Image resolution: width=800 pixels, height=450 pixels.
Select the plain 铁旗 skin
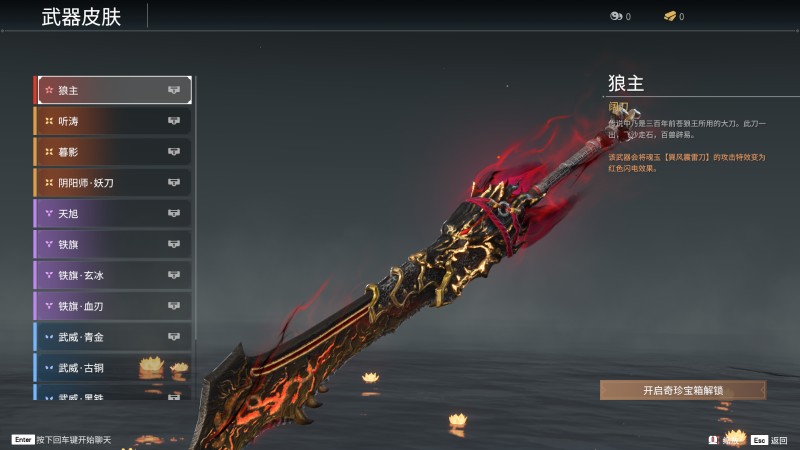click(114, 244)
